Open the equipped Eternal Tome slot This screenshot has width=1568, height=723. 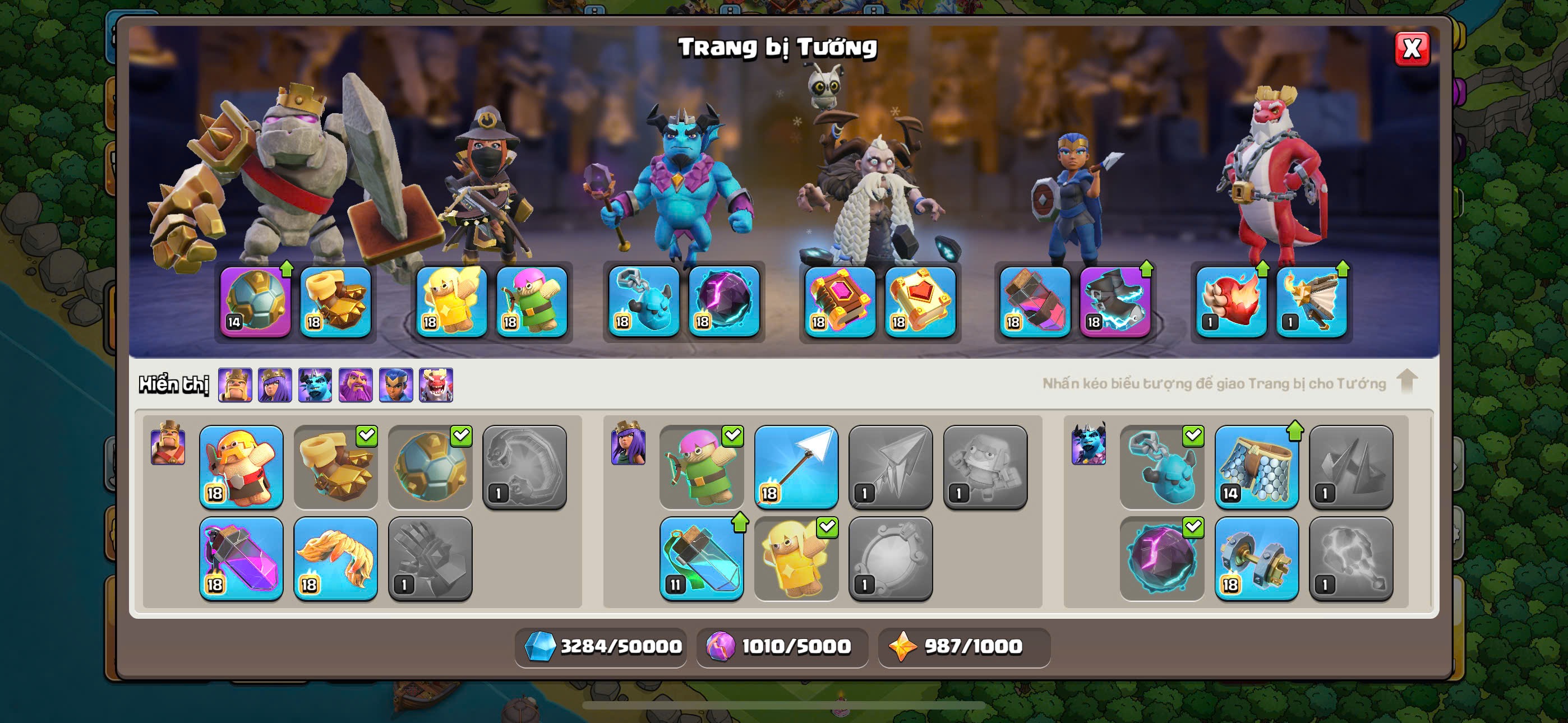pyautogui.click(x=840, y=302)
